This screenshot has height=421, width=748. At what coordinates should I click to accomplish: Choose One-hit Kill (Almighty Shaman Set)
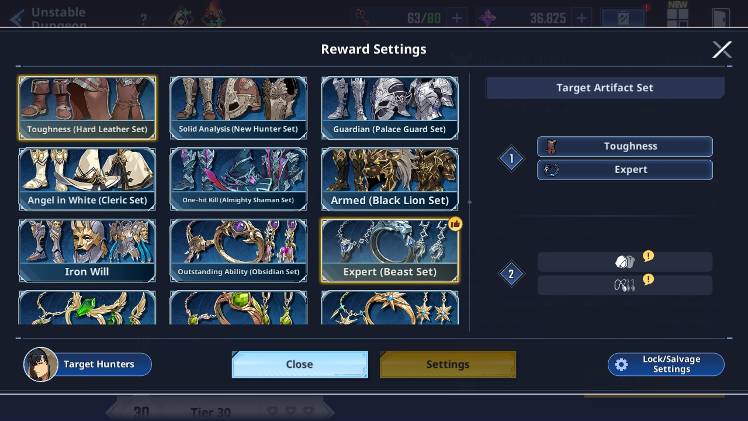238,179
